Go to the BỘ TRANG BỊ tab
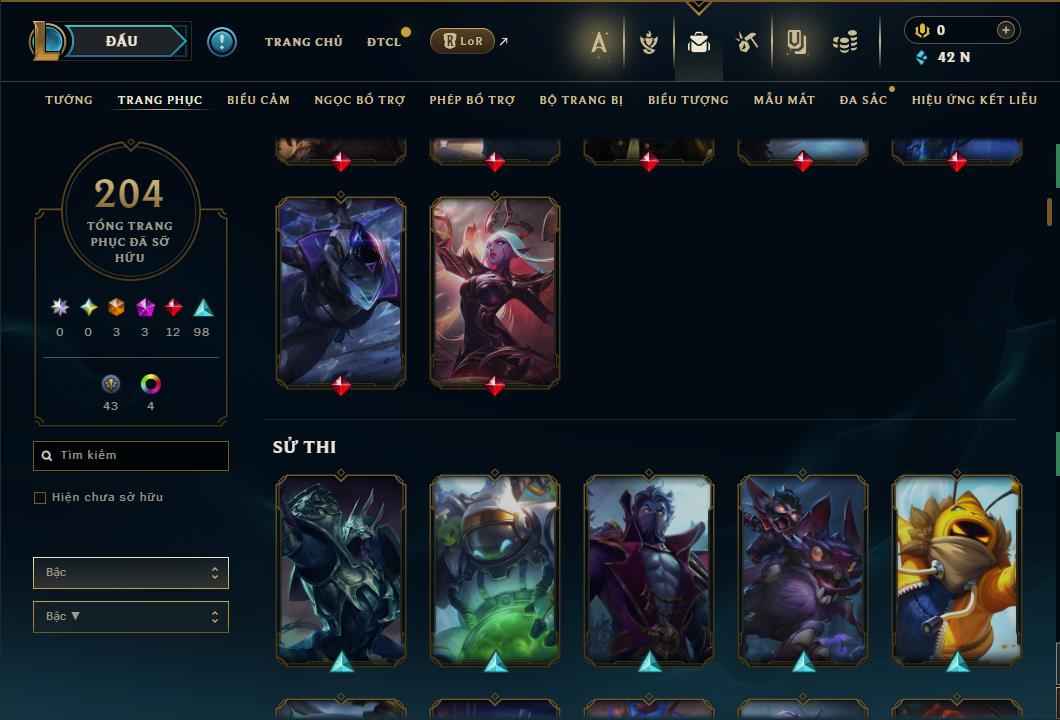Viewport: 1060px width, 720px height. coord(581,100)
